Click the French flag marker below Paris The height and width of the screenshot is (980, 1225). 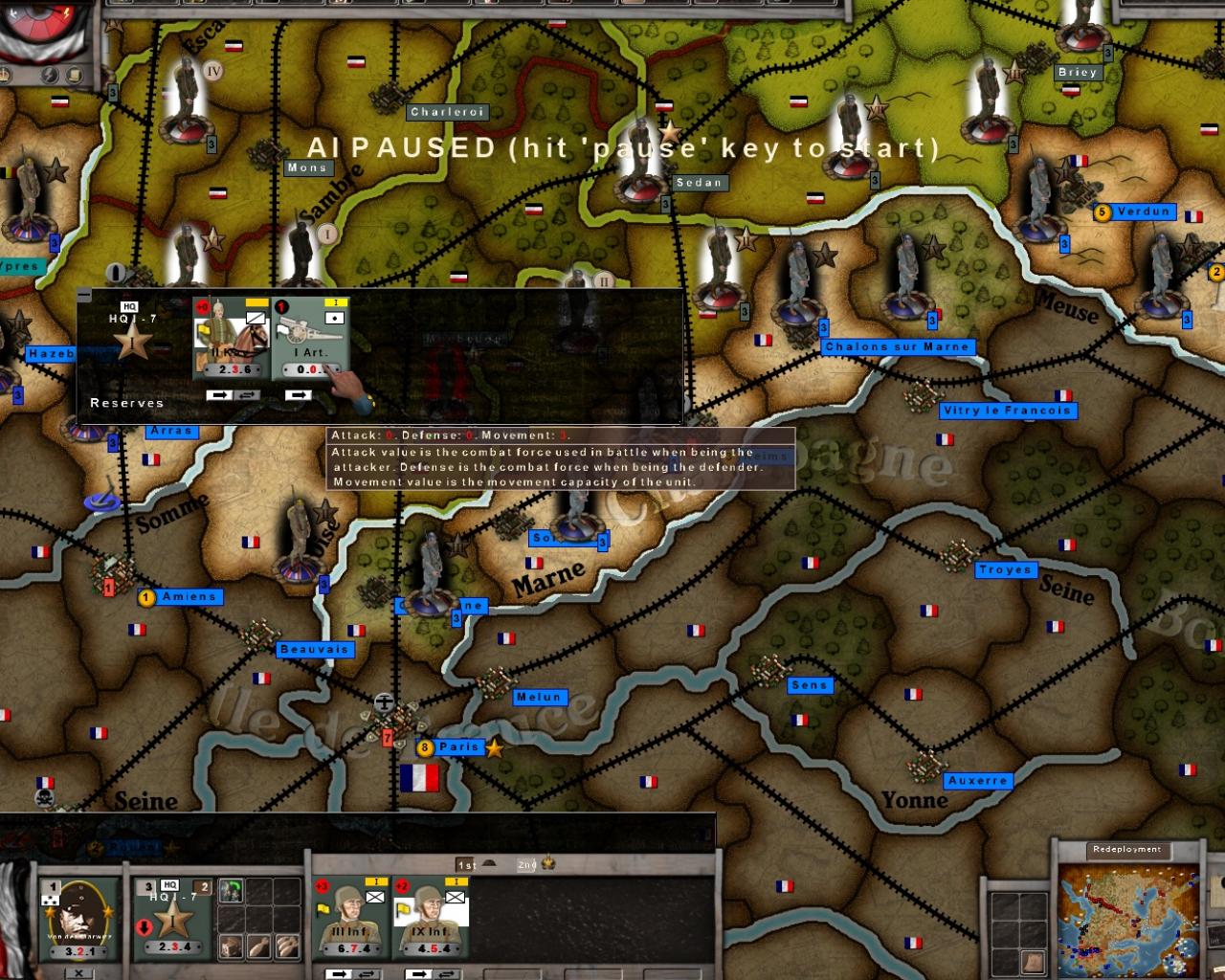419,779
